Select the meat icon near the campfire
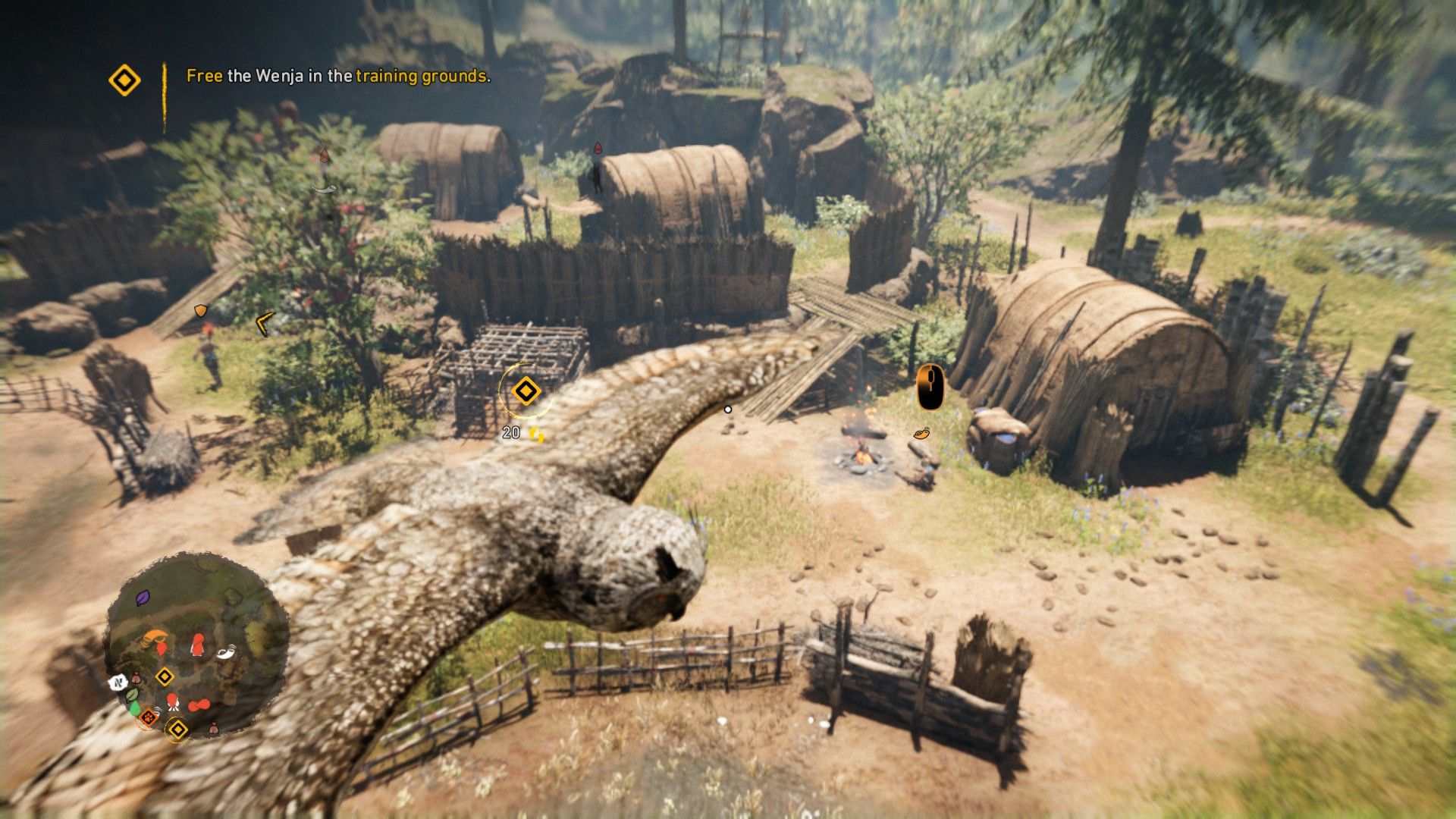This screenshot has width=1456, height=819. coord(921,434)
